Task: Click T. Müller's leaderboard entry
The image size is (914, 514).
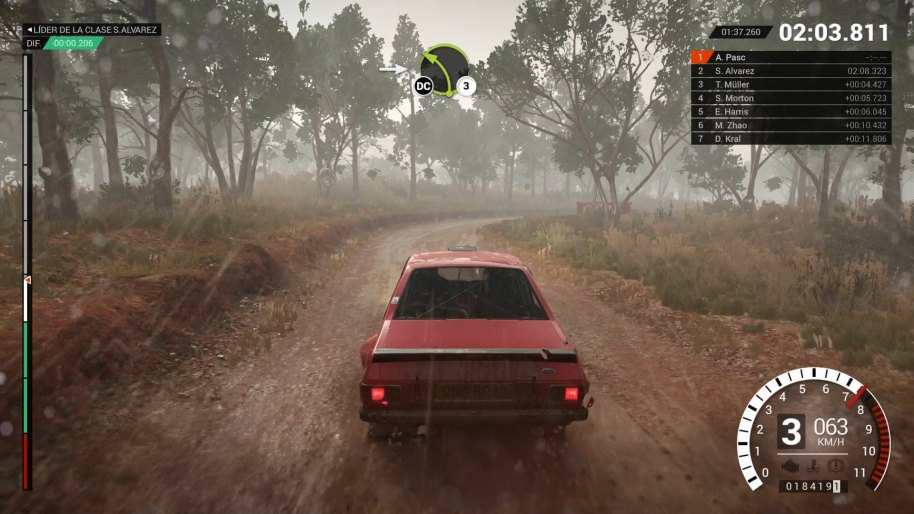Action: pyautogui.click(x=791, y=85)
